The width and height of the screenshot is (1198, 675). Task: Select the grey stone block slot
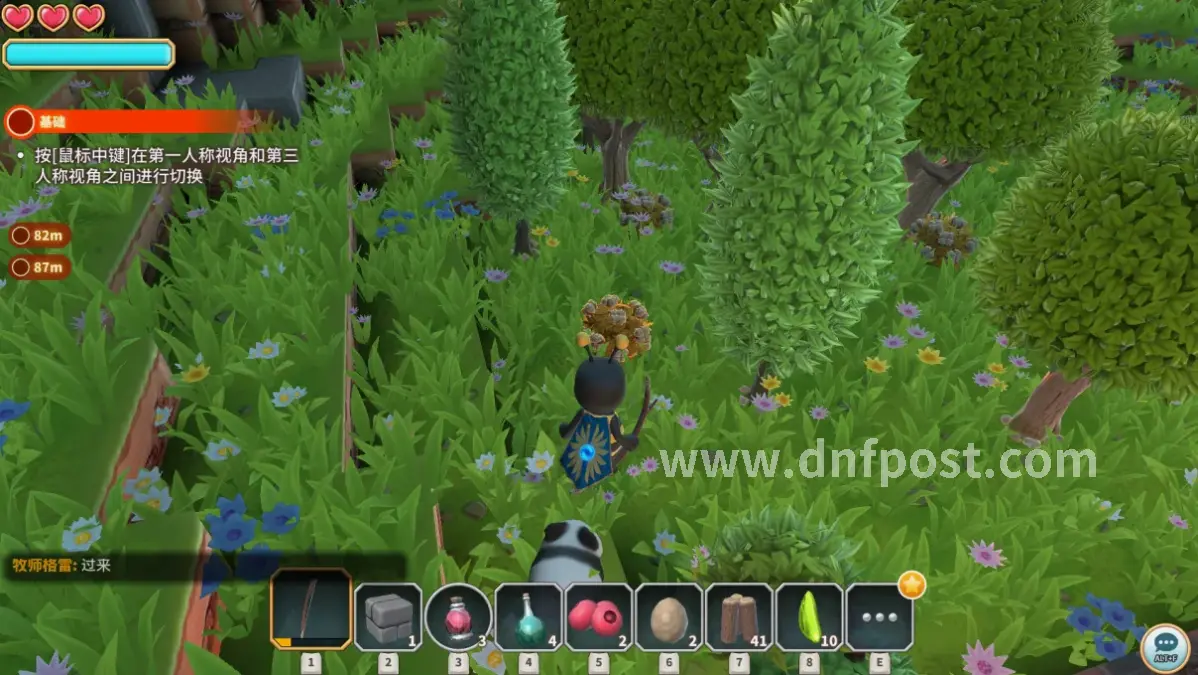pyautogui.click(x=388, y=616)
